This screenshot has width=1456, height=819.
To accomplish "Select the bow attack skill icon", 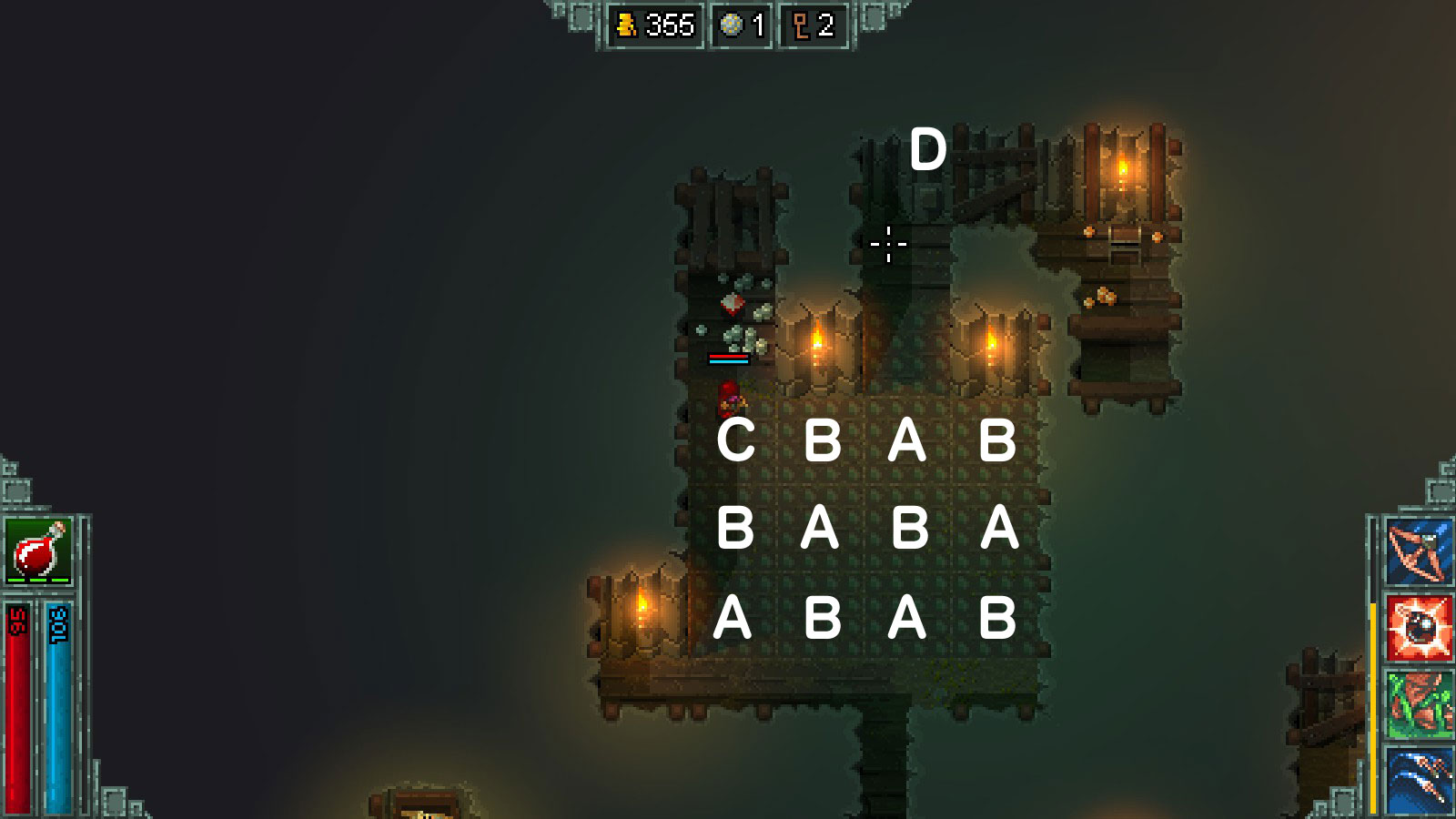I will [x=1419, y=551].
